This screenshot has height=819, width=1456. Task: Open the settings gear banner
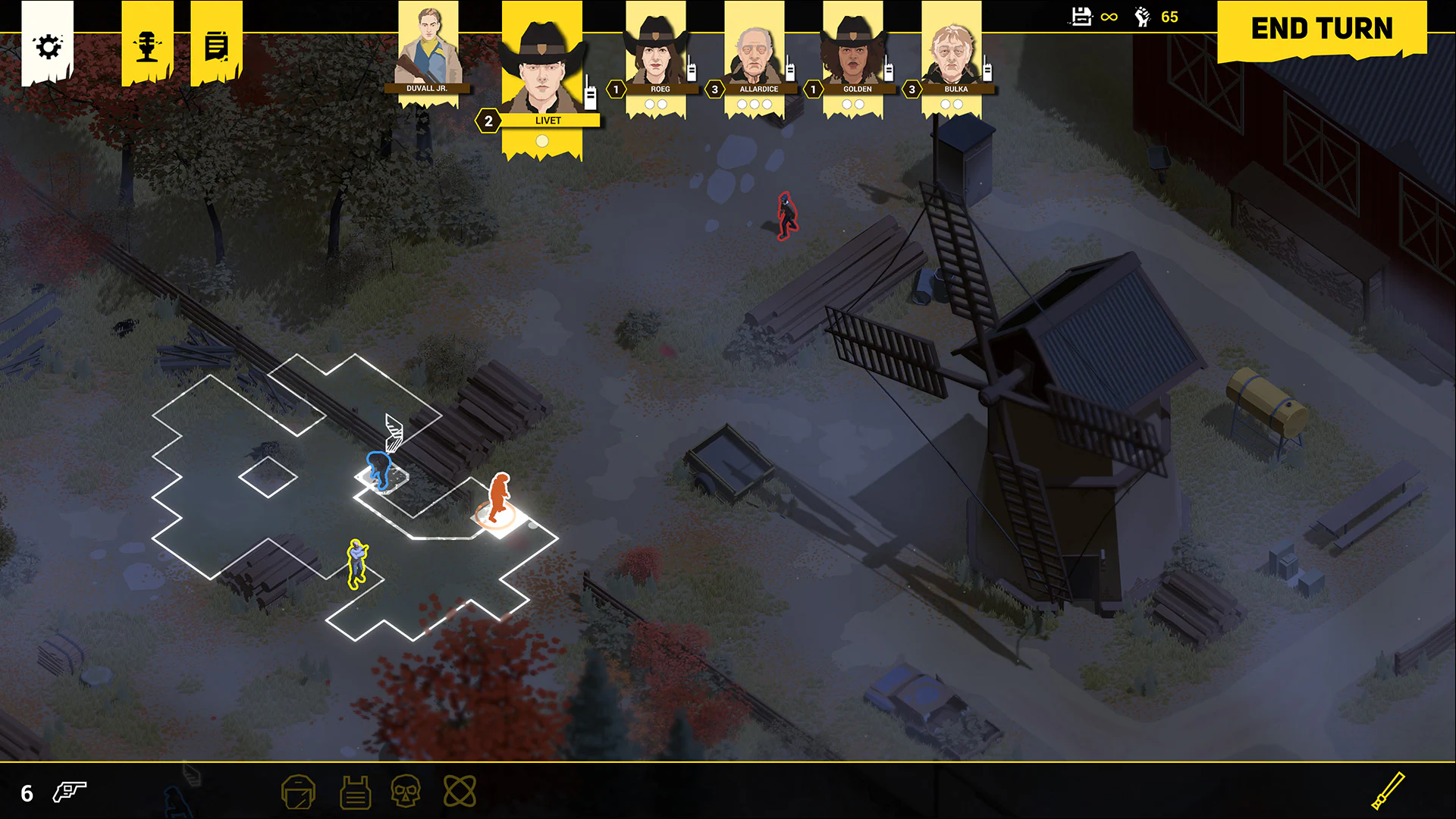point(49,45)
